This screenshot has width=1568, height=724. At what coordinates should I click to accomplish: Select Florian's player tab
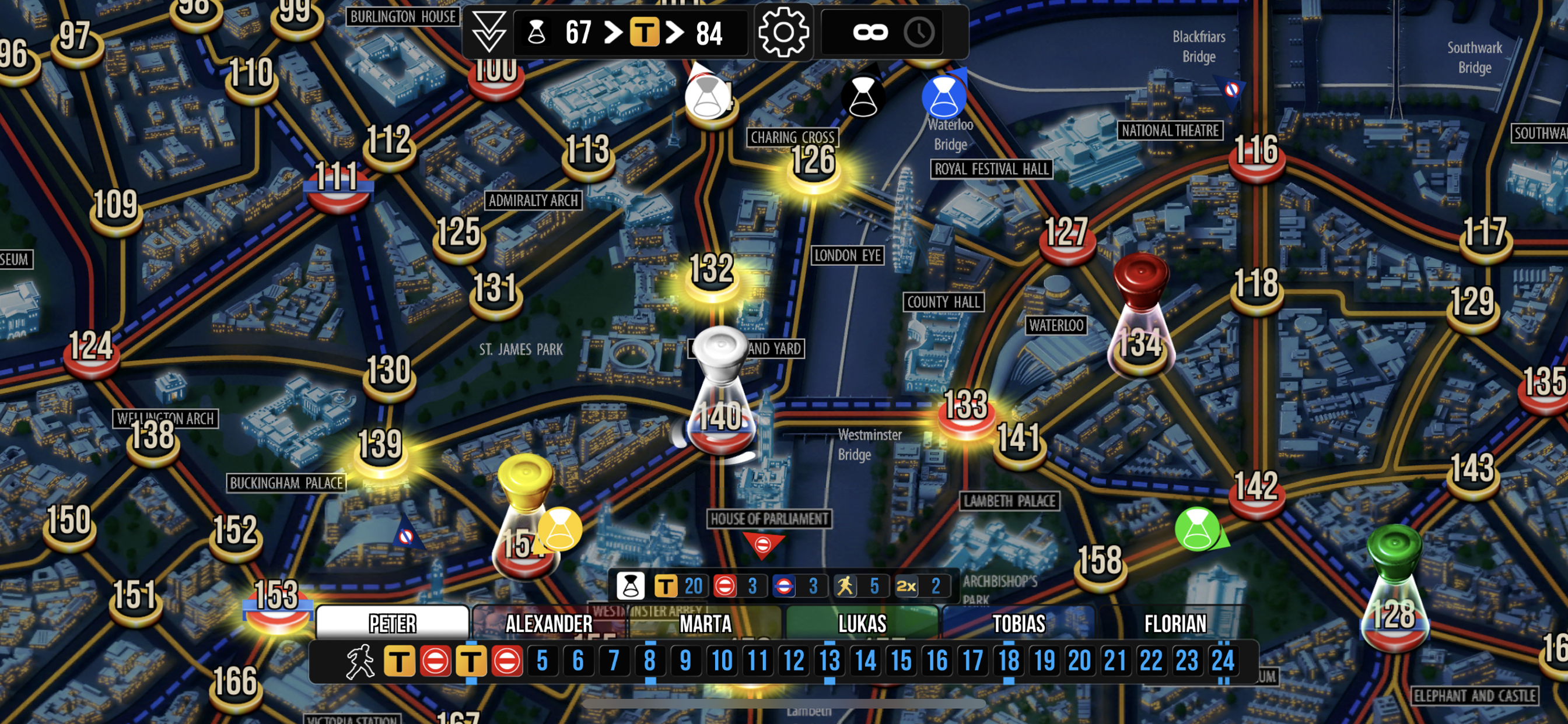1175,623
